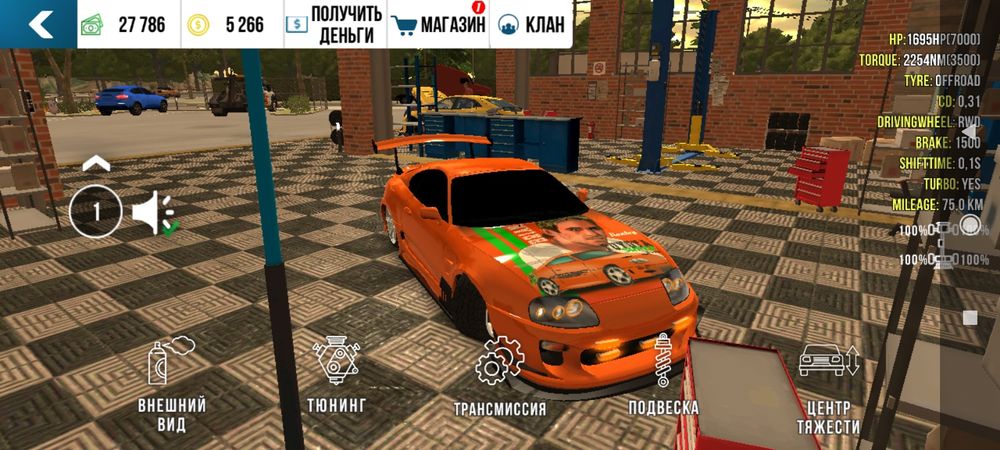The image size is (1000, 450).
Task: Choose the Трансмиссия gears option
Action: pos(499,377)
